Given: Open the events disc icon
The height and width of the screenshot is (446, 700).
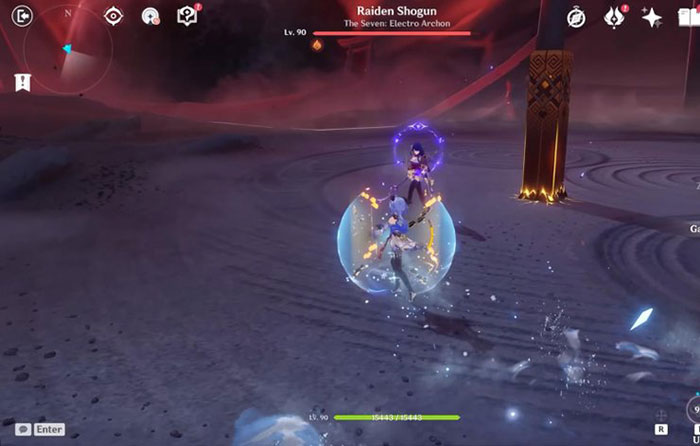Looking at the screenshot, I should pyautogui.click(x=151, y=16).
